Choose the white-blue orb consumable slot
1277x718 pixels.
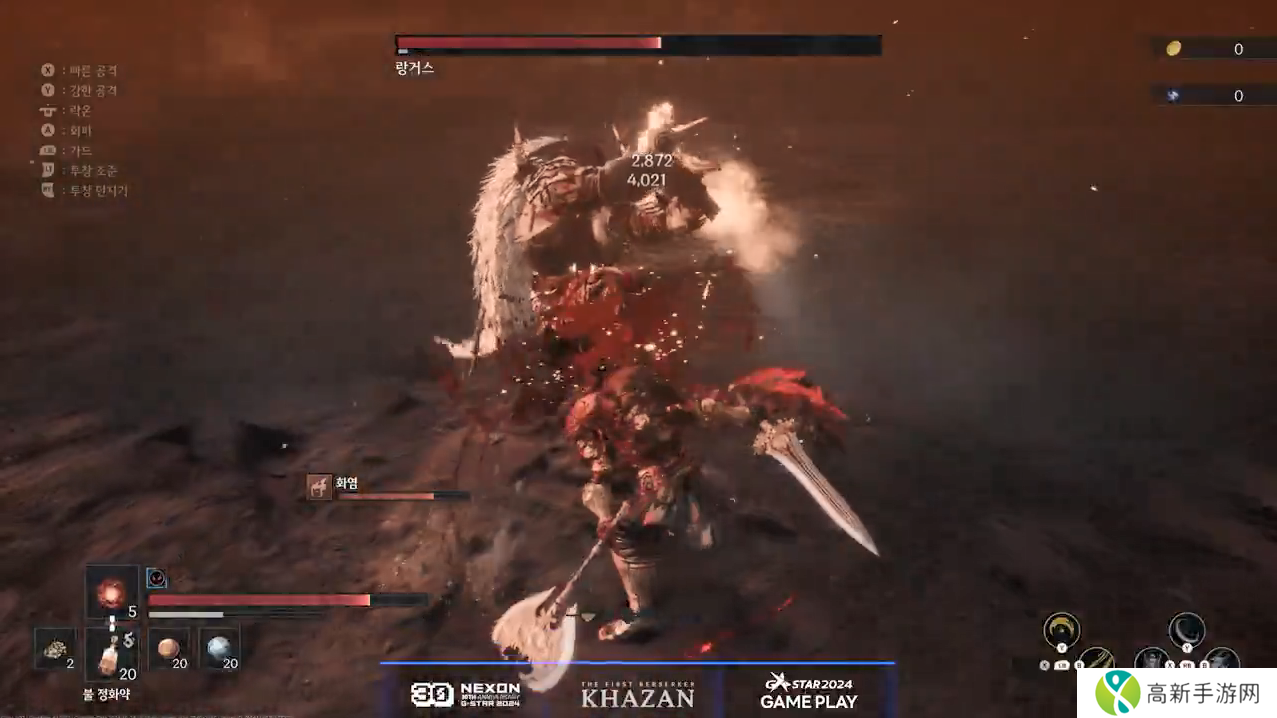pos(219,648)
